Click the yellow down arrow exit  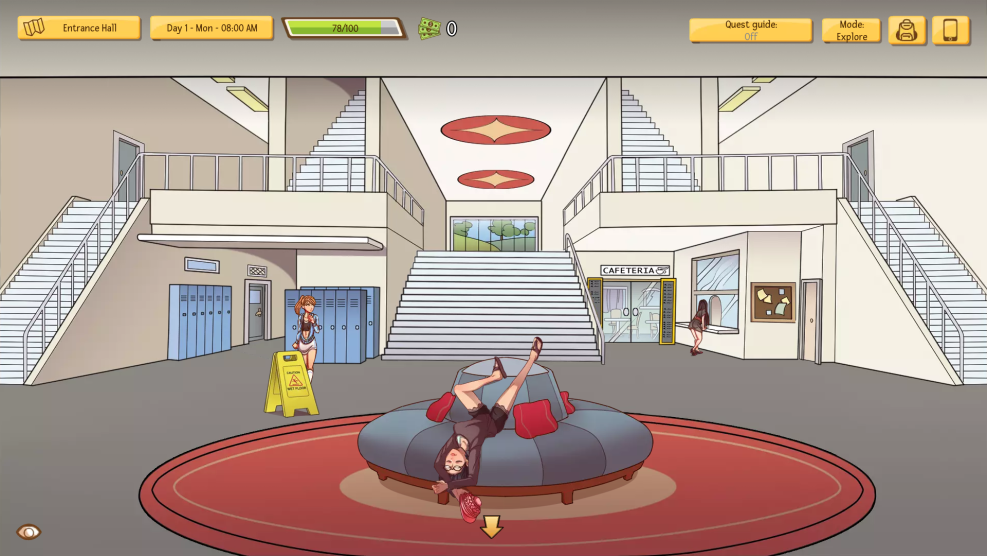click(x=491, y=526)
